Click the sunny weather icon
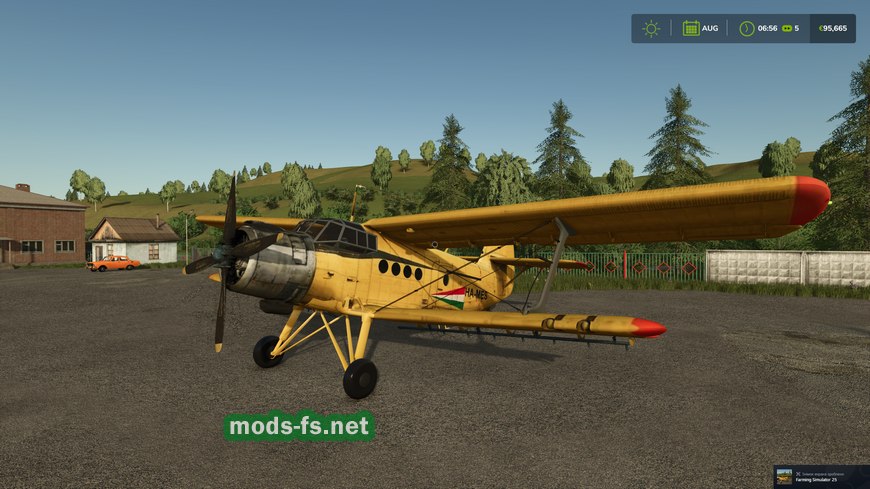The height and width of the screenshot is (489, 870). 651,28
